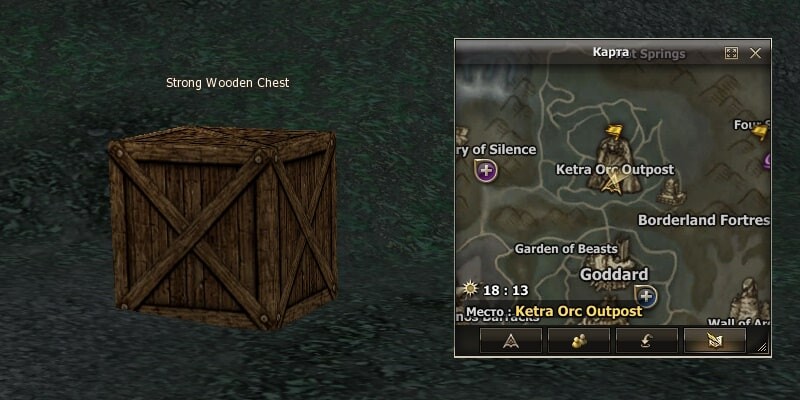Image resolution: width=800 pixels, height=400 pixels.
Task: Grab the map window resize corner
Action: [763, 347]
